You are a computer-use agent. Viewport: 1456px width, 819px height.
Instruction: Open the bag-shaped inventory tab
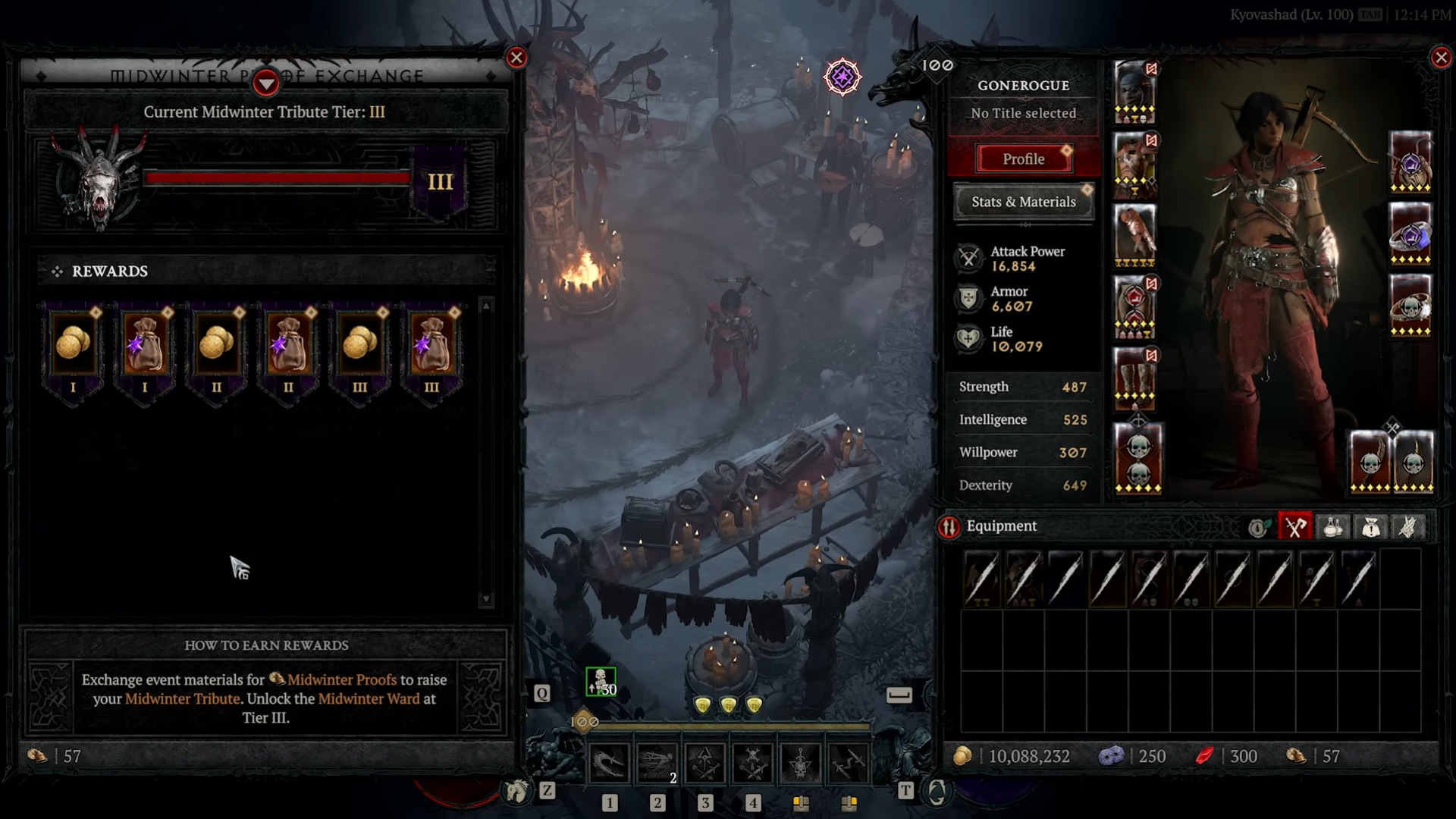(x=1370, y=527)
